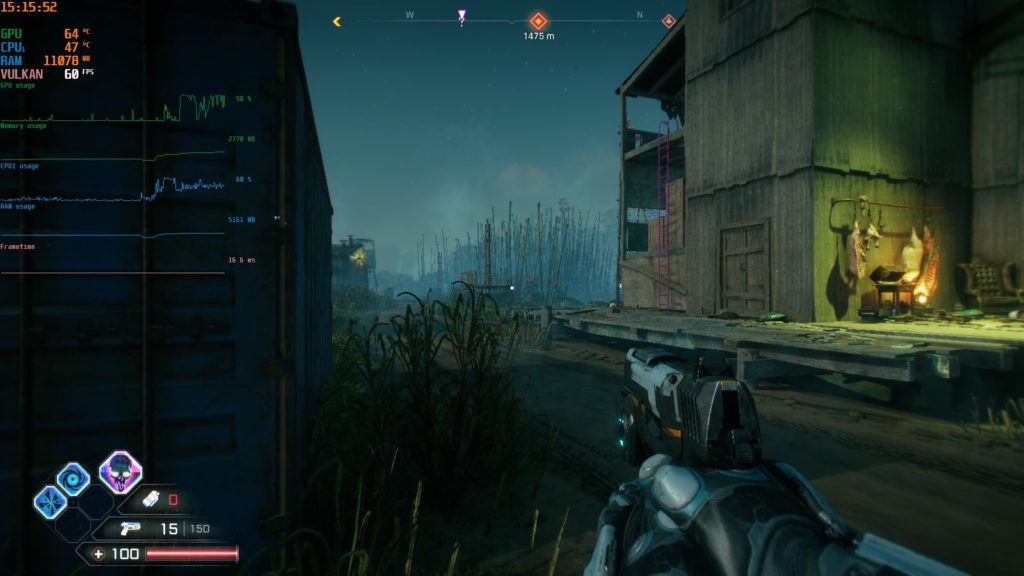The height and width of the screenshot is (576, 1024).
Task: Use the health infusion canister item
Action: pos(151,499)
